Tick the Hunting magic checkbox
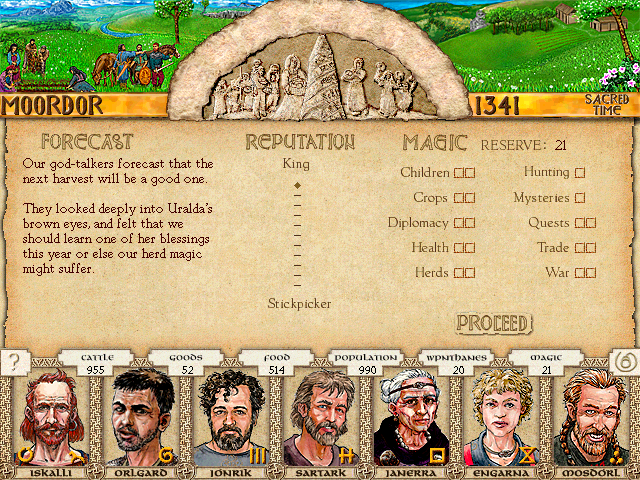 (x=580, y=173)
